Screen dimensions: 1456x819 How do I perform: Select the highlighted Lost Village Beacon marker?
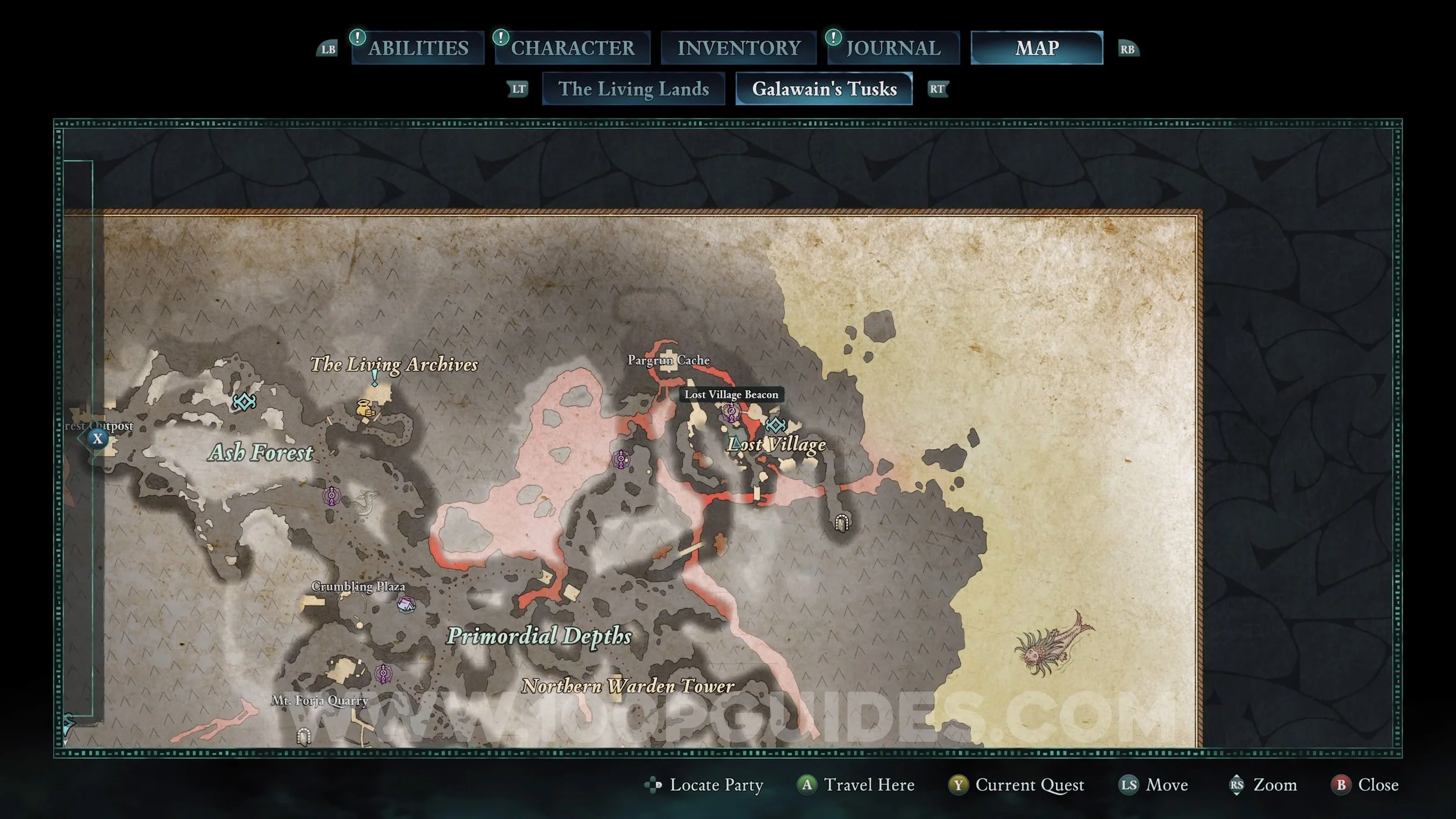pyautogui.click(x=731, y=412)
